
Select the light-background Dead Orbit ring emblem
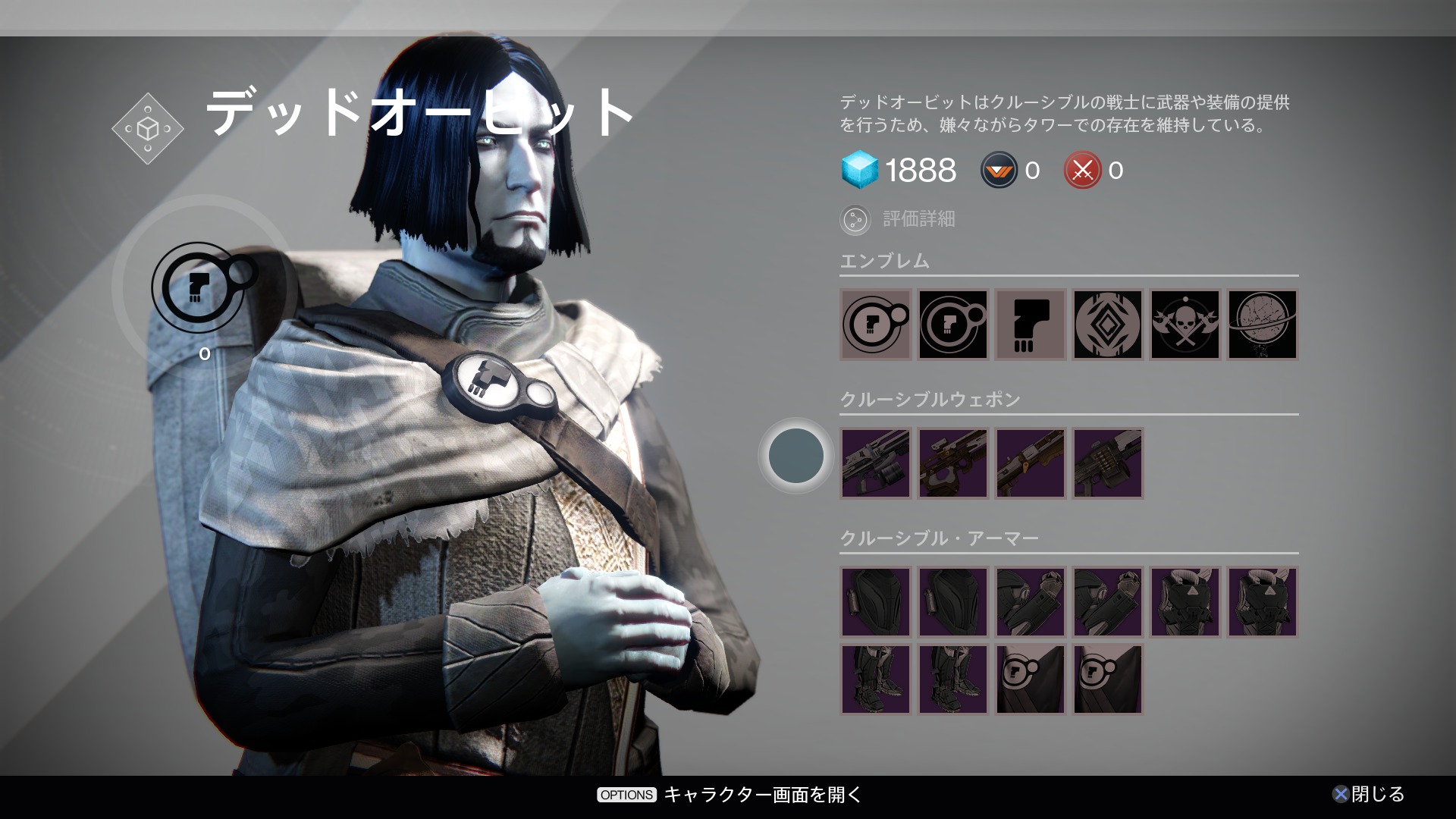tap(875, 325)
